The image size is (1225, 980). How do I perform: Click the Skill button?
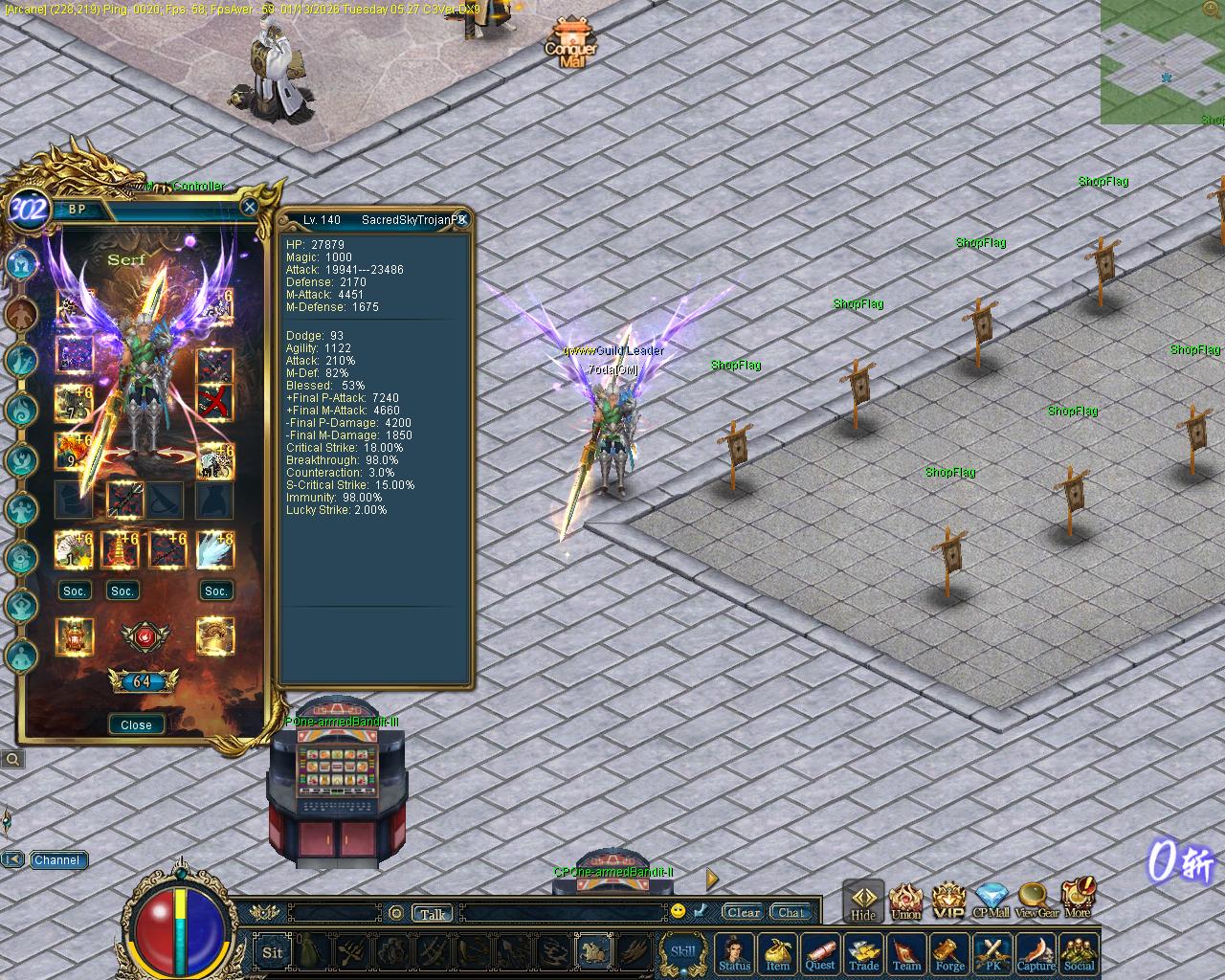682,951
